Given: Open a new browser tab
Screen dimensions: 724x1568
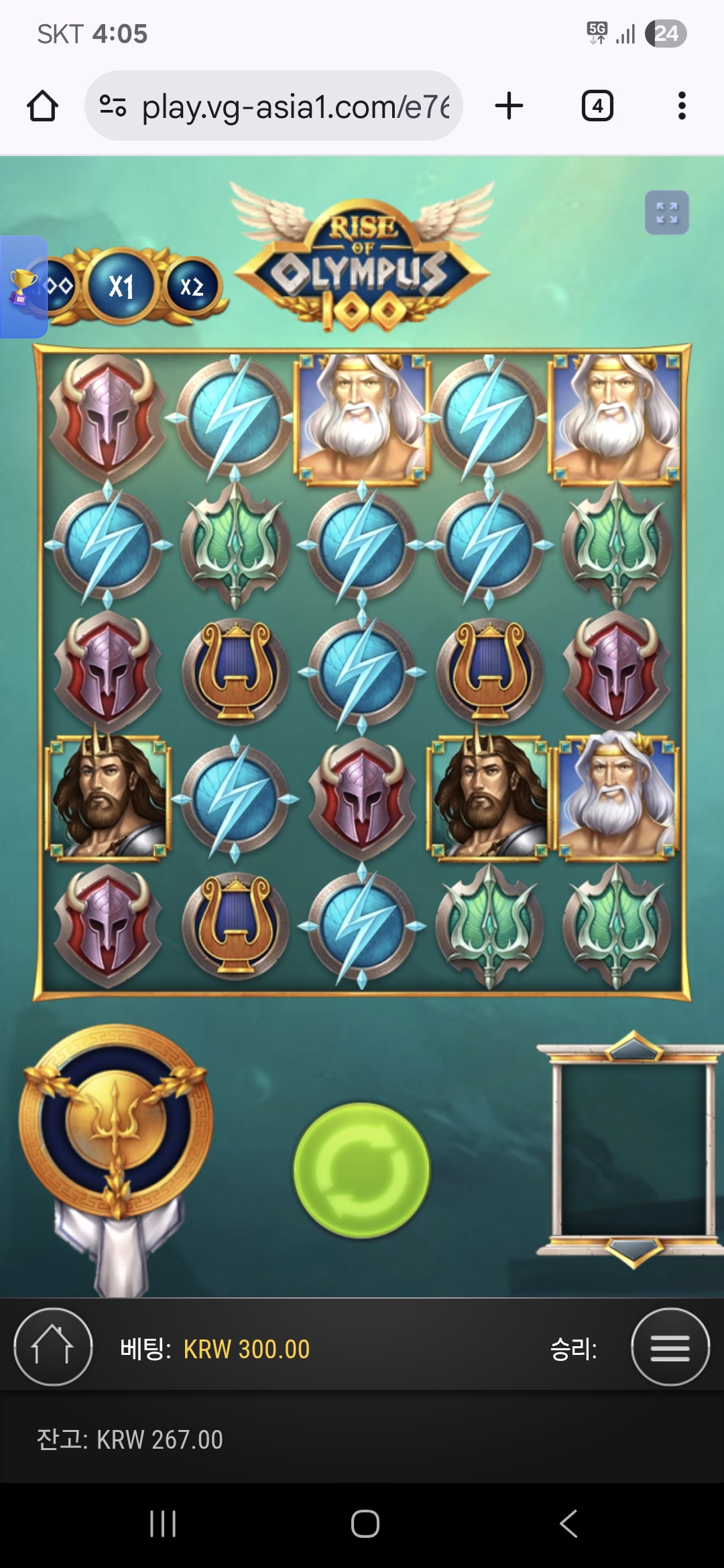Looking at the screenshot, I should click(509, 106).
